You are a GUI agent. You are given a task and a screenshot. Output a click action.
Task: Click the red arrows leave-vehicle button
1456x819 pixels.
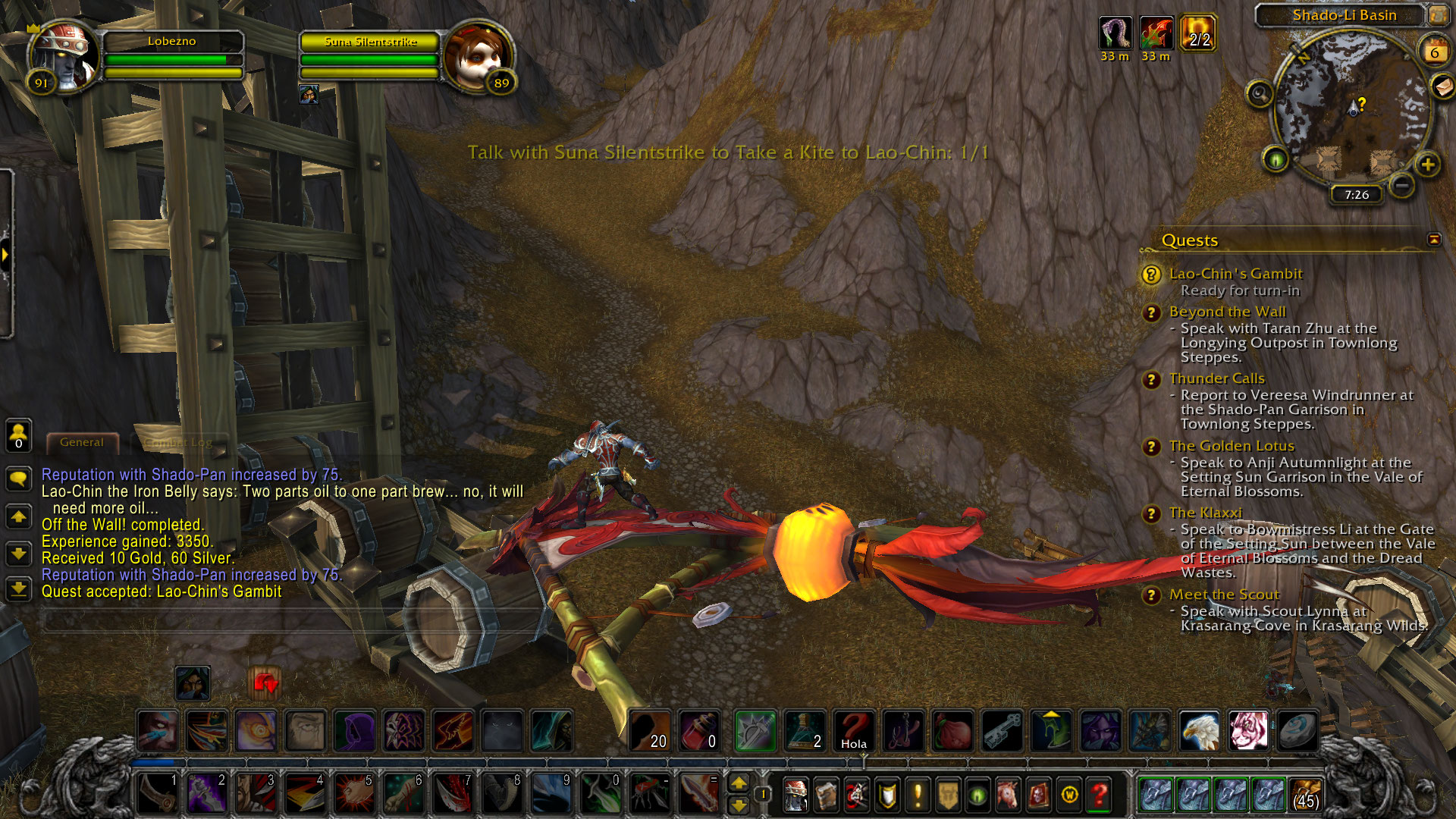265,684
